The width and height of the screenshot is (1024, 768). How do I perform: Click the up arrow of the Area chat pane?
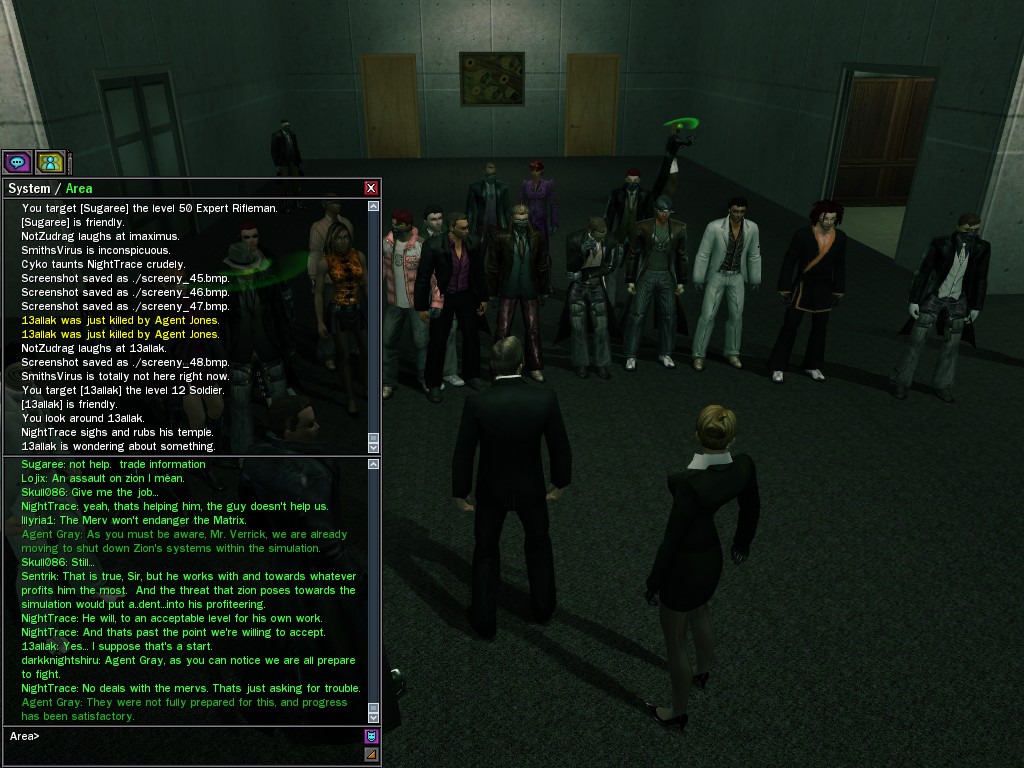(x=373, y=464)
